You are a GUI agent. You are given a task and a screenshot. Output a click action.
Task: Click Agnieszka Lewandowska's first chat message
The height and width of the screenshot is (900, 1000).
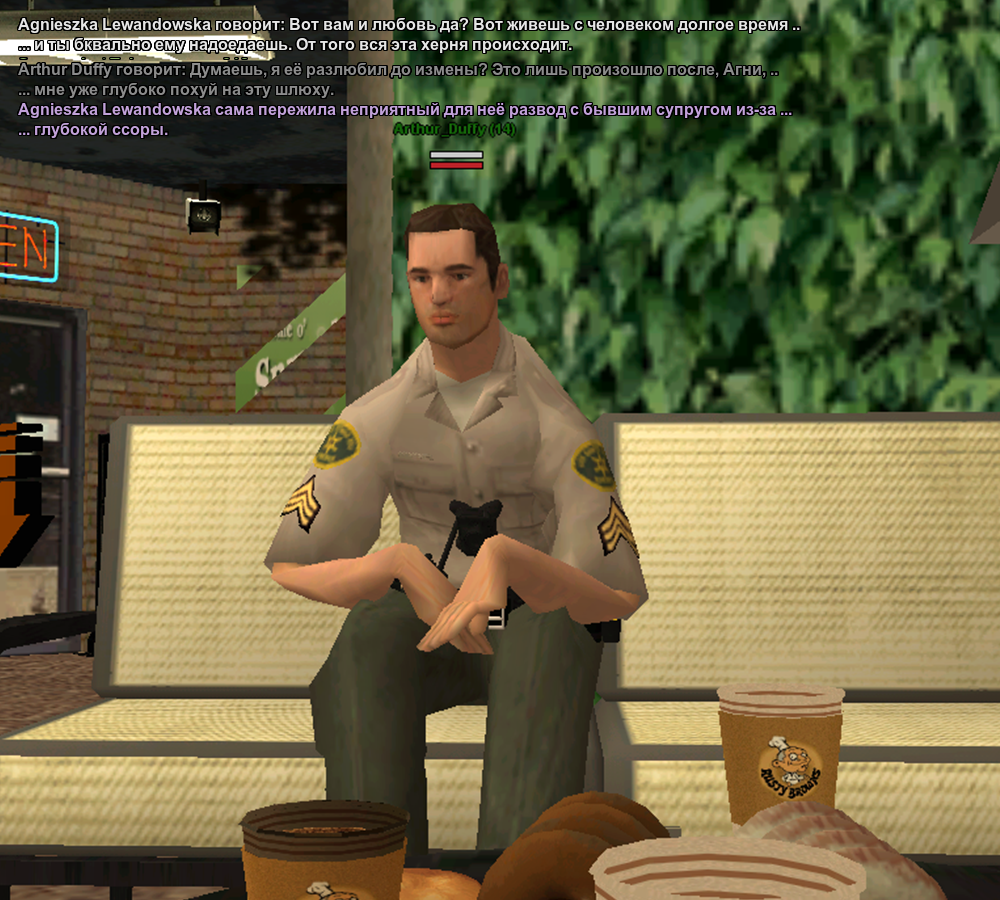[408, 26]
